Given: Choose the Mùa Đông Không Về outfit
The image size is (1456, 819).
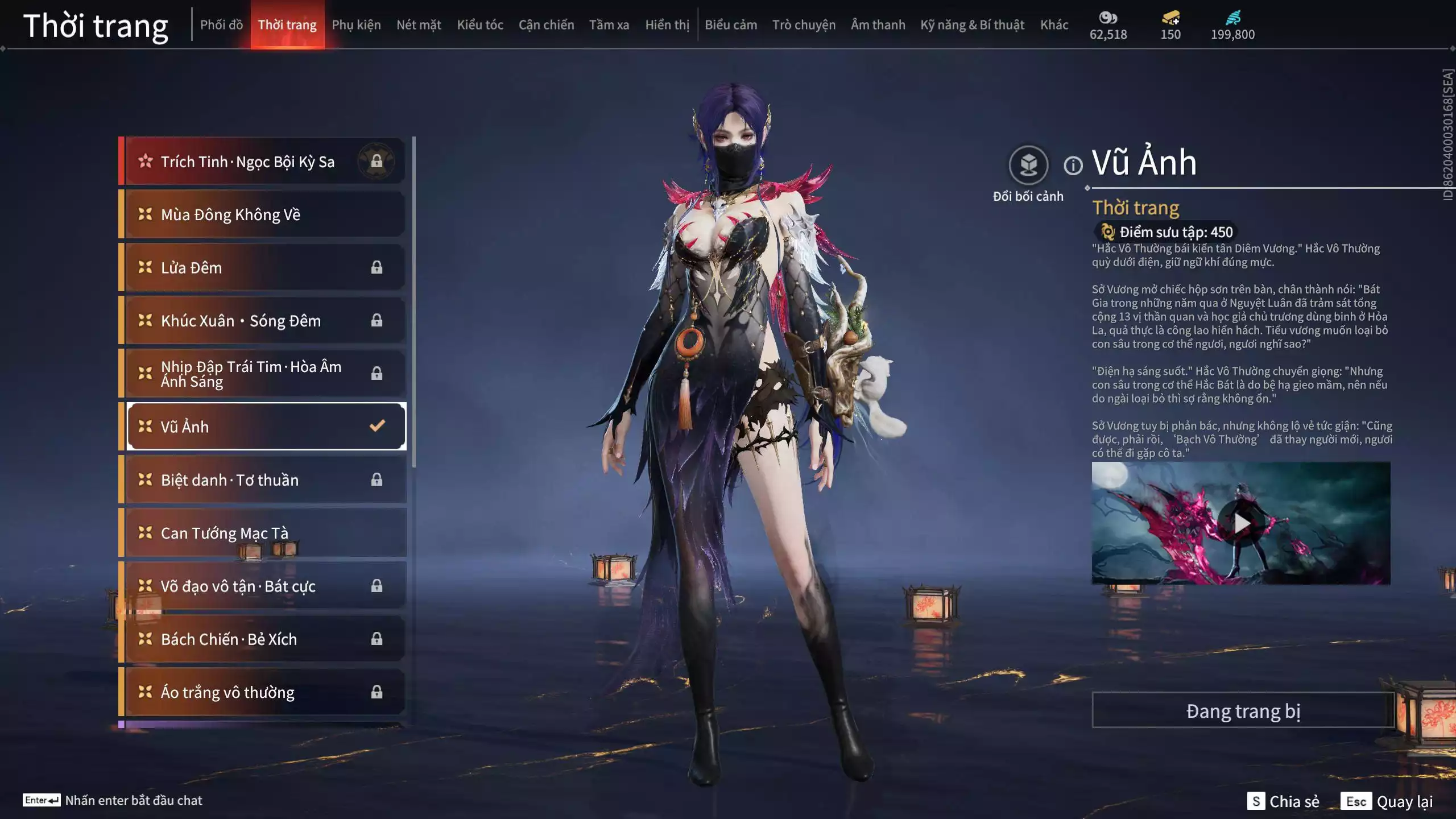Looking at the screenshot, I should pyautogui.click(x=264, y=214).
